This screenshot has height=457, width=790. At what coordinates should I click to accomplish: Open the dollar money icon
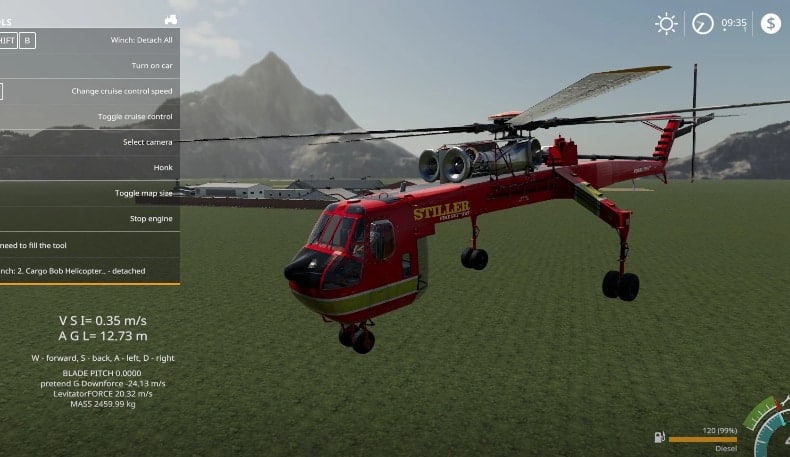click(770, 24)
